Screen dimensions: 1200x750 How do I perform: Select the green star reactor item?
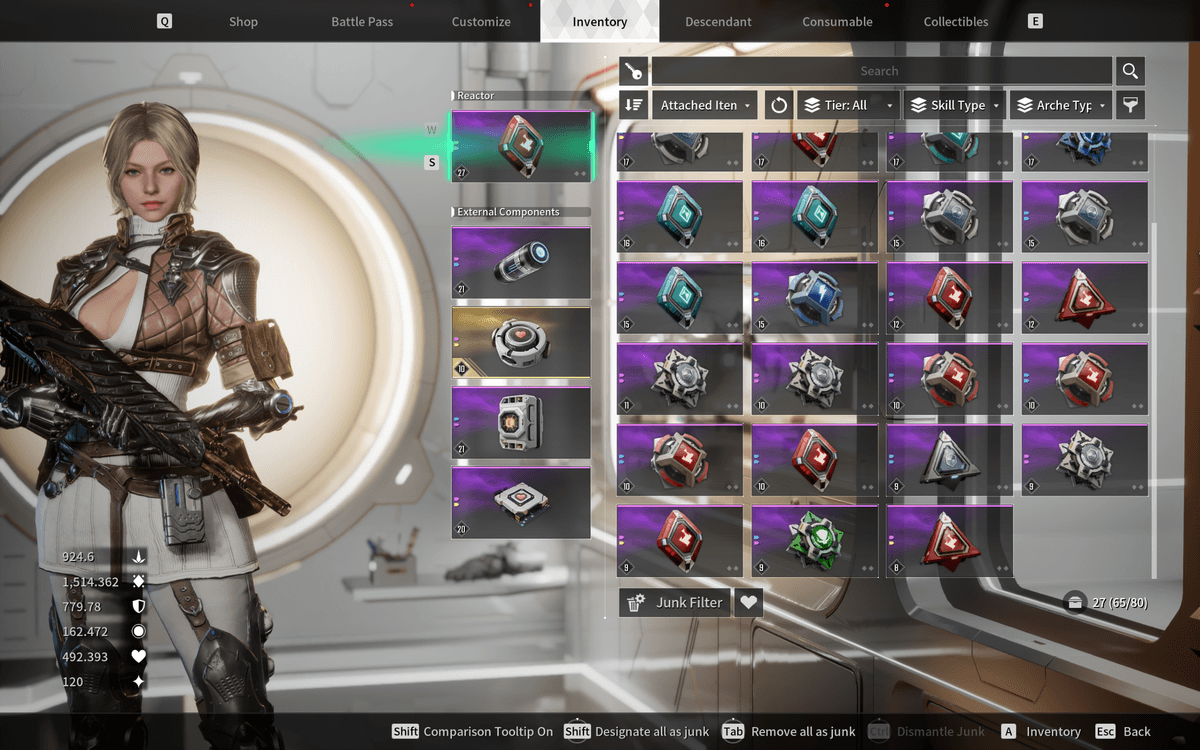pyautogui.click(x=814, y=541)
